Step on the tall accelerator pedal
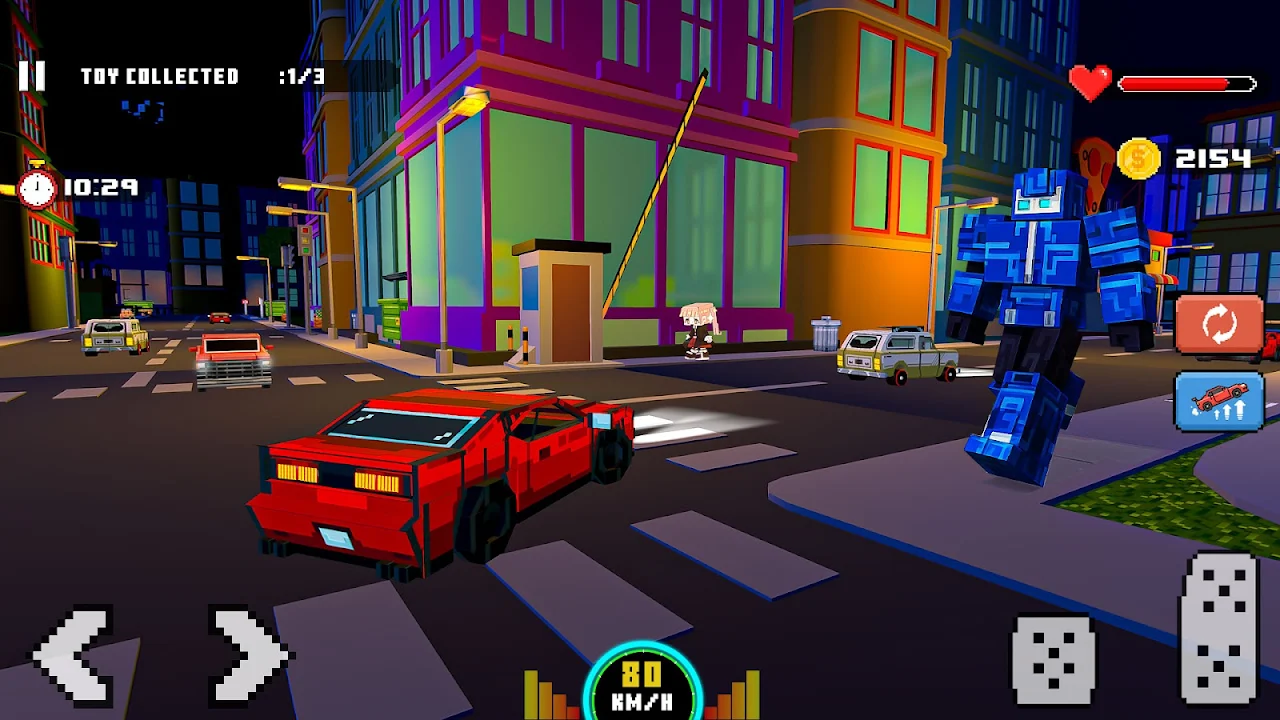The image size is (1280, 720). pos(1220,628)
